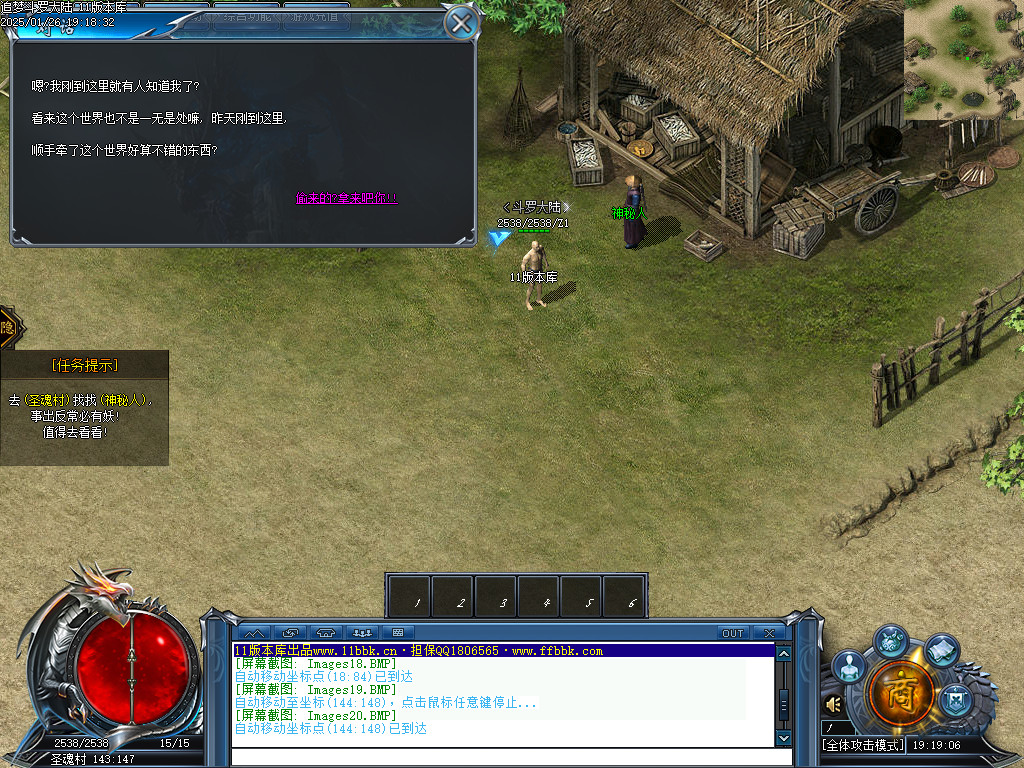Close the dialogue window with the X
The height and width of the screenshot is (768, 1024).
(460, 23)
